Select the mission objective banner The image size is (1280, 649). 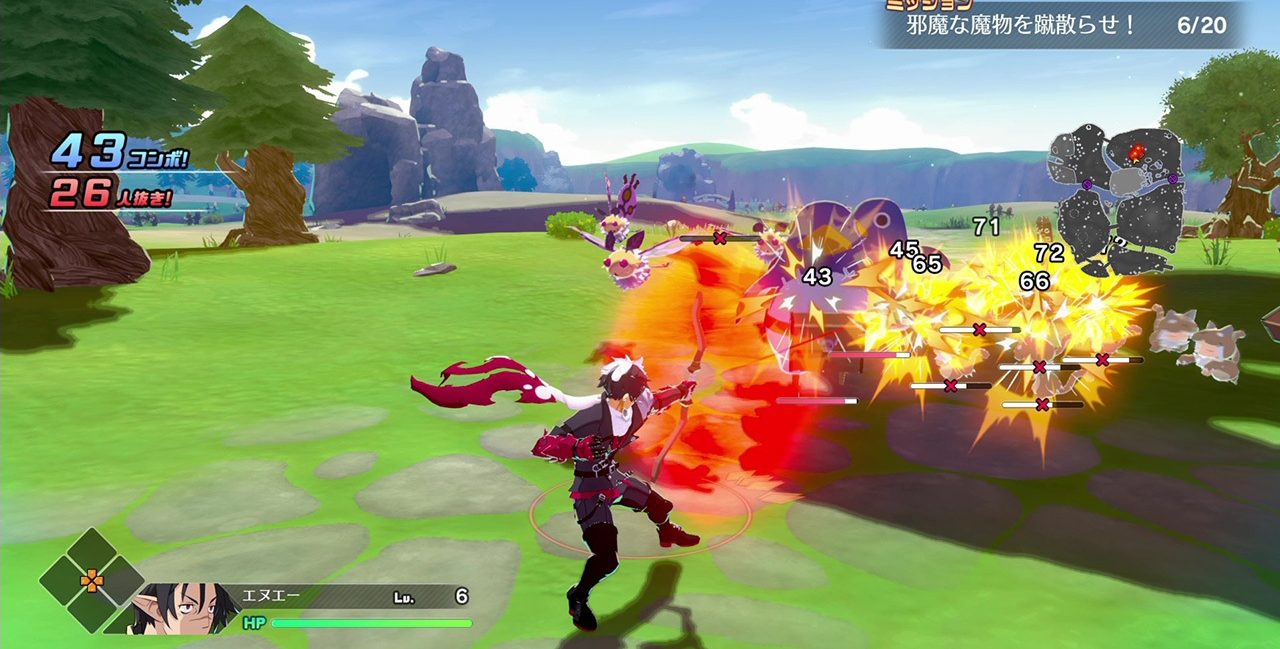(1062, 25)
